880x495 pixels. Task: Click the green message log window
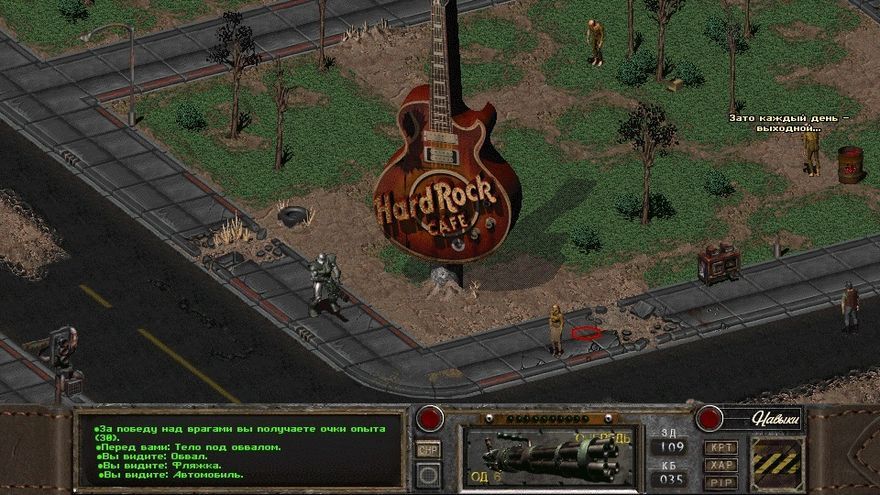pos(240,451)
